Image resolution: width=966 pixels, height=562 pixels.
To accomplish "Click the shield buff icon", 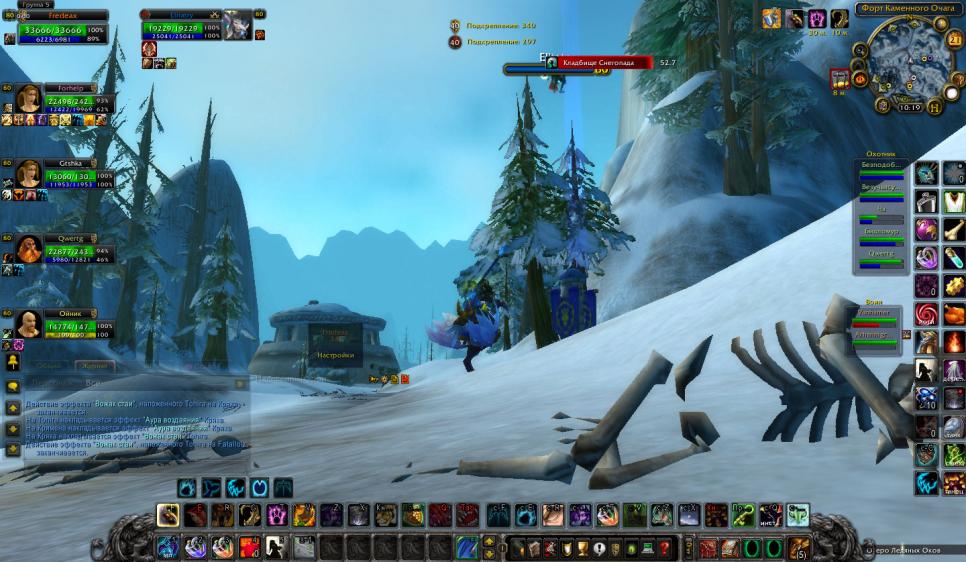I will point(772,19).
